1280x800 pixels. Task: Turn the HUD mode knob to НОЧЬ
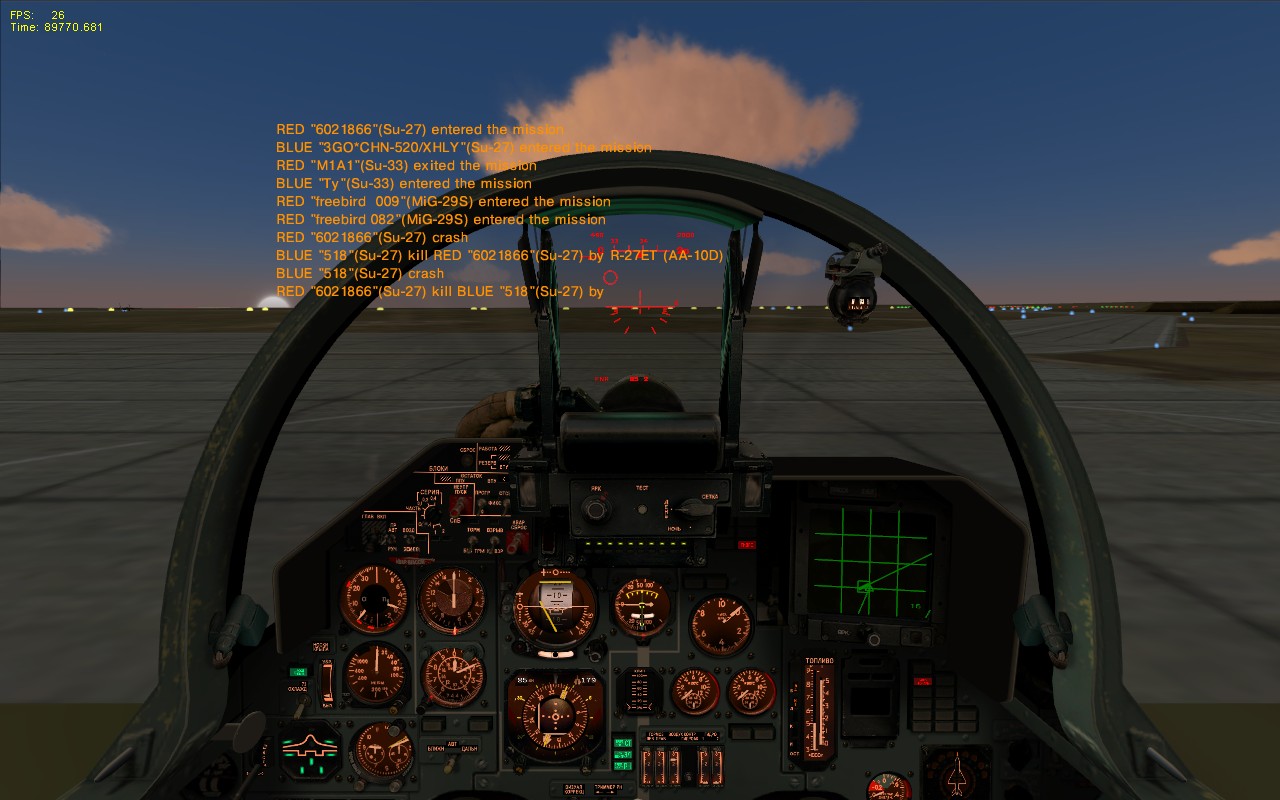(x=694, y=511)
